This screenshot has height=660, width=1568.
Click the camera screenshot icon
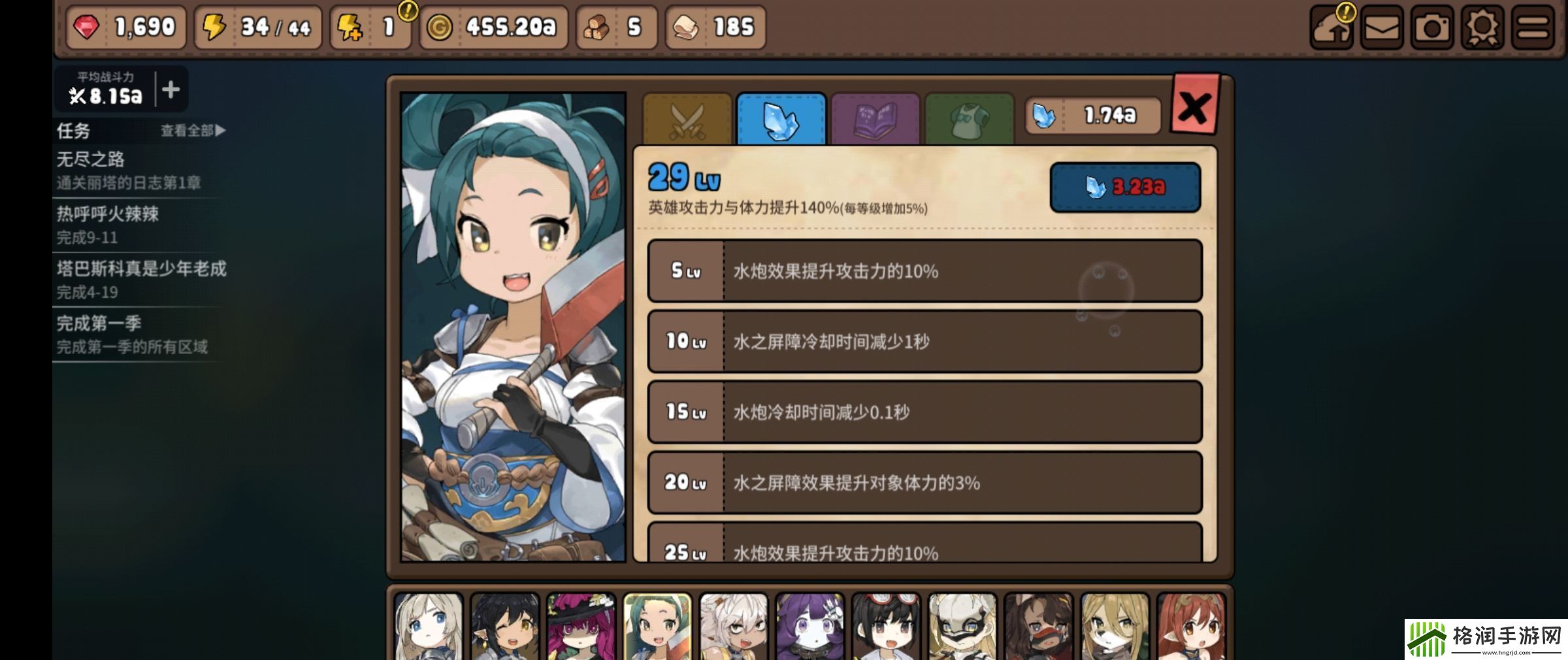click(1431, 27)
